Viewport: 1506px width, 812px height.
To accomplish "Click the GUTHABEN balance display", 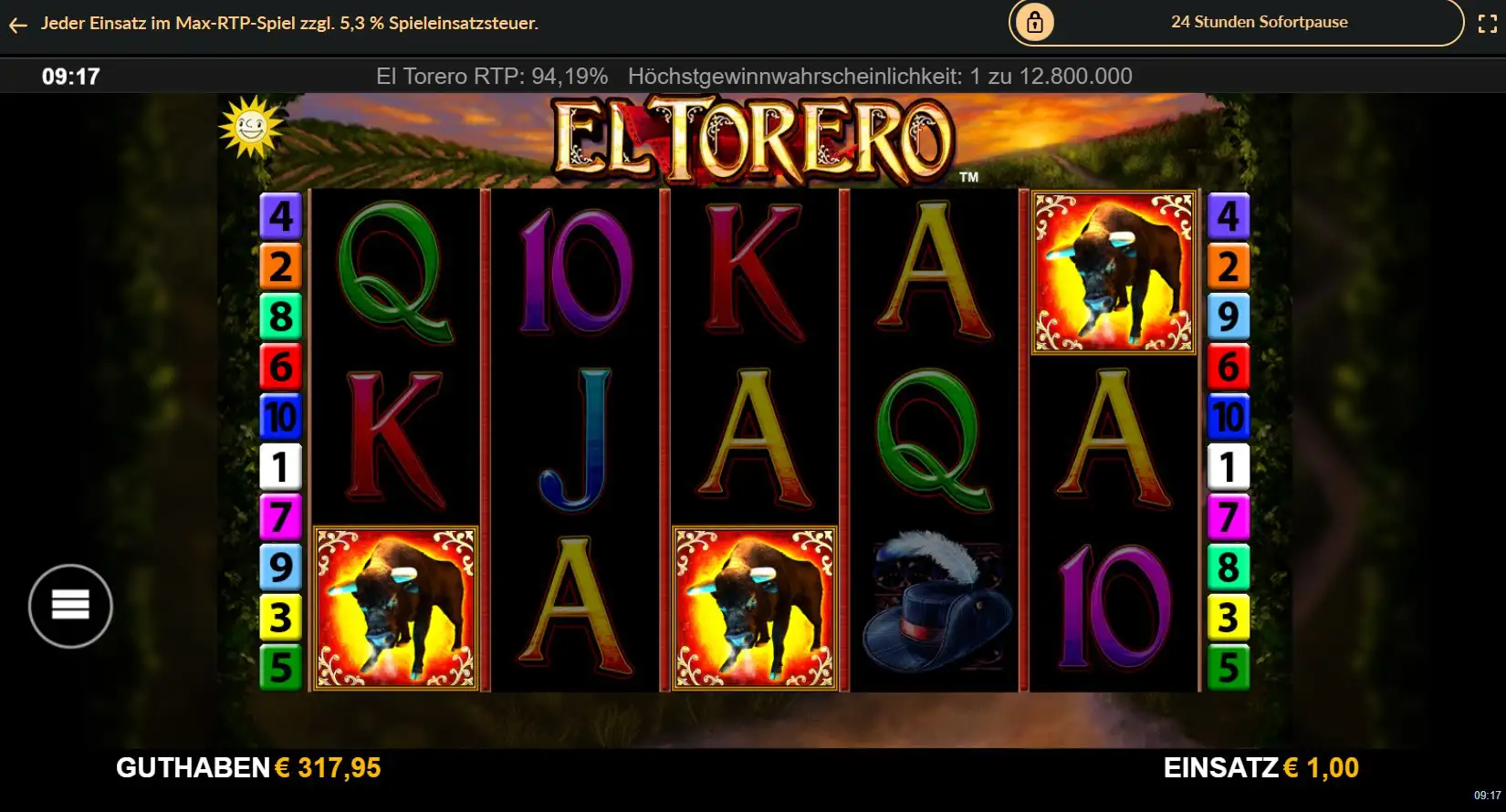I will [x=249, y=768].
